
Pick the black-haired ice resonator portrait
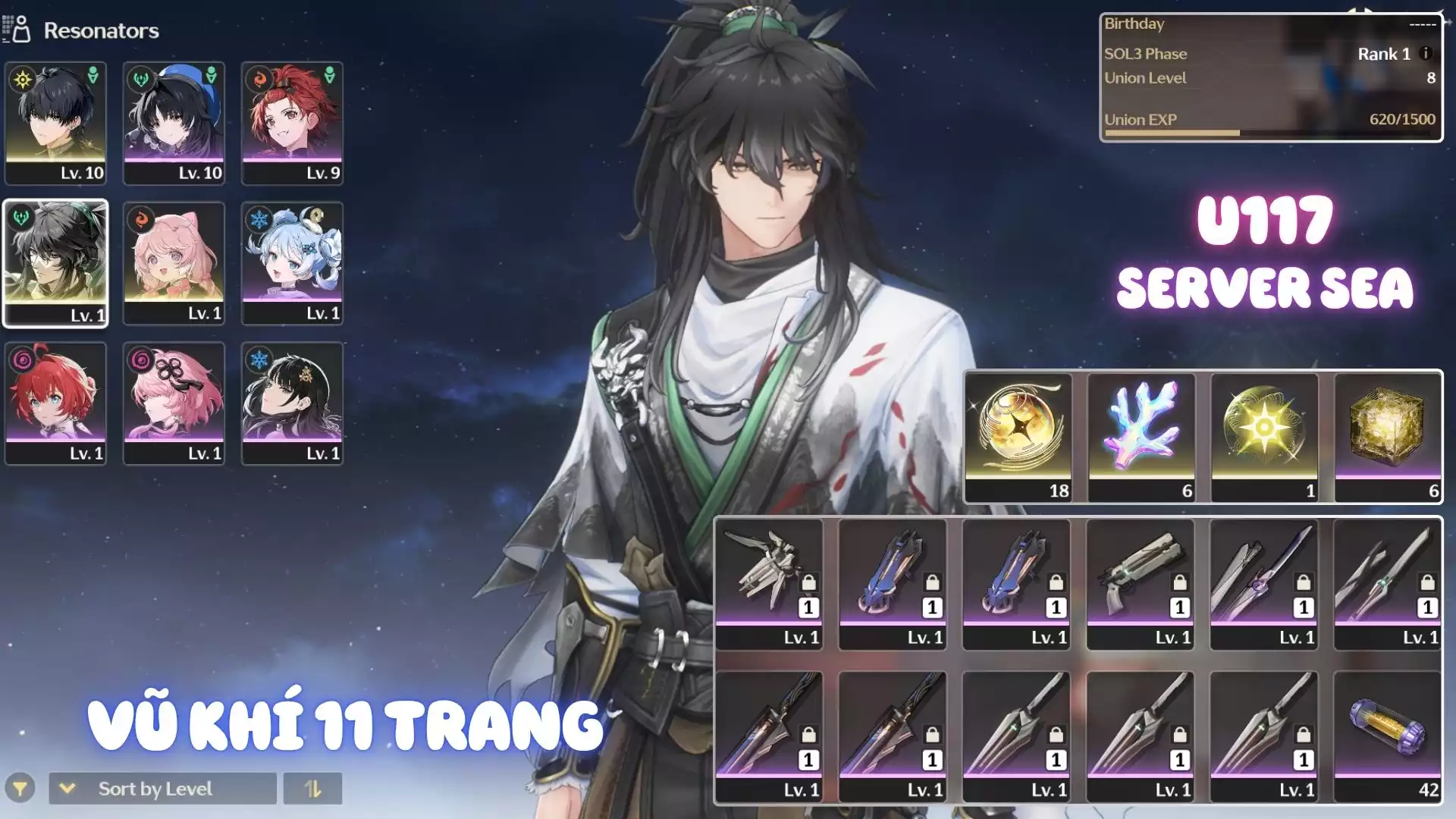[x=292, y=403]
